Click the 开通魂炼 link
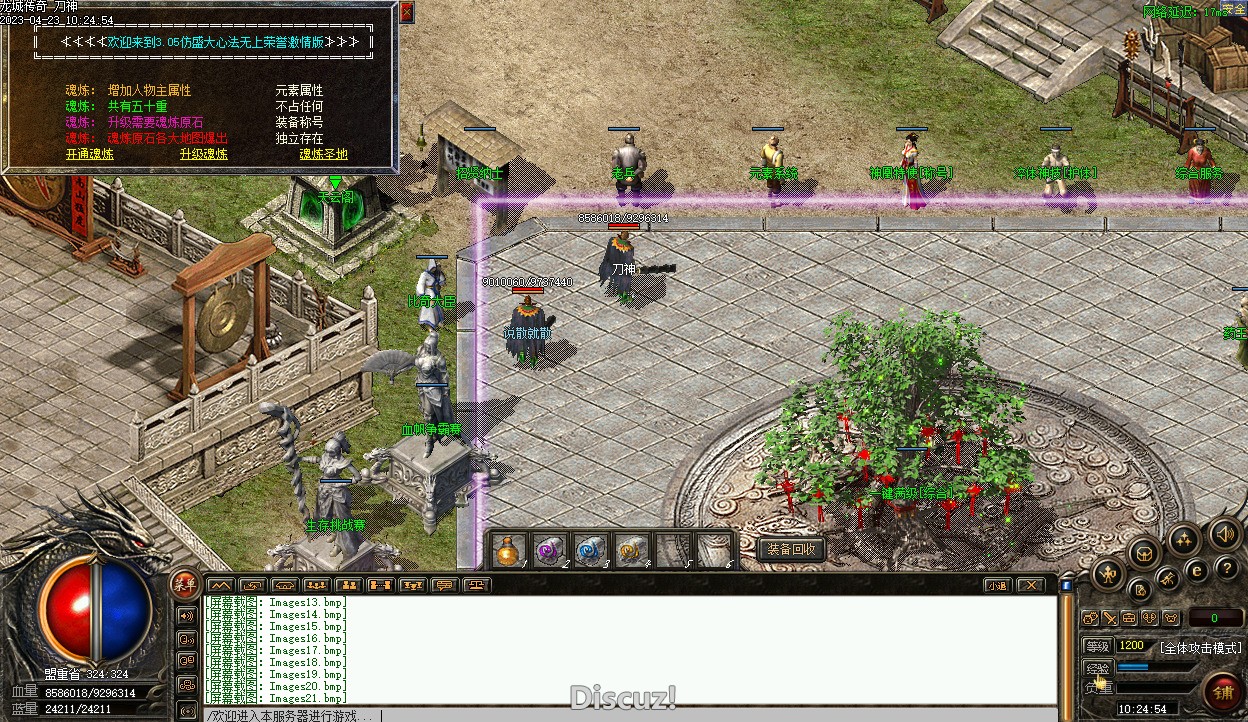 point(90,154)
